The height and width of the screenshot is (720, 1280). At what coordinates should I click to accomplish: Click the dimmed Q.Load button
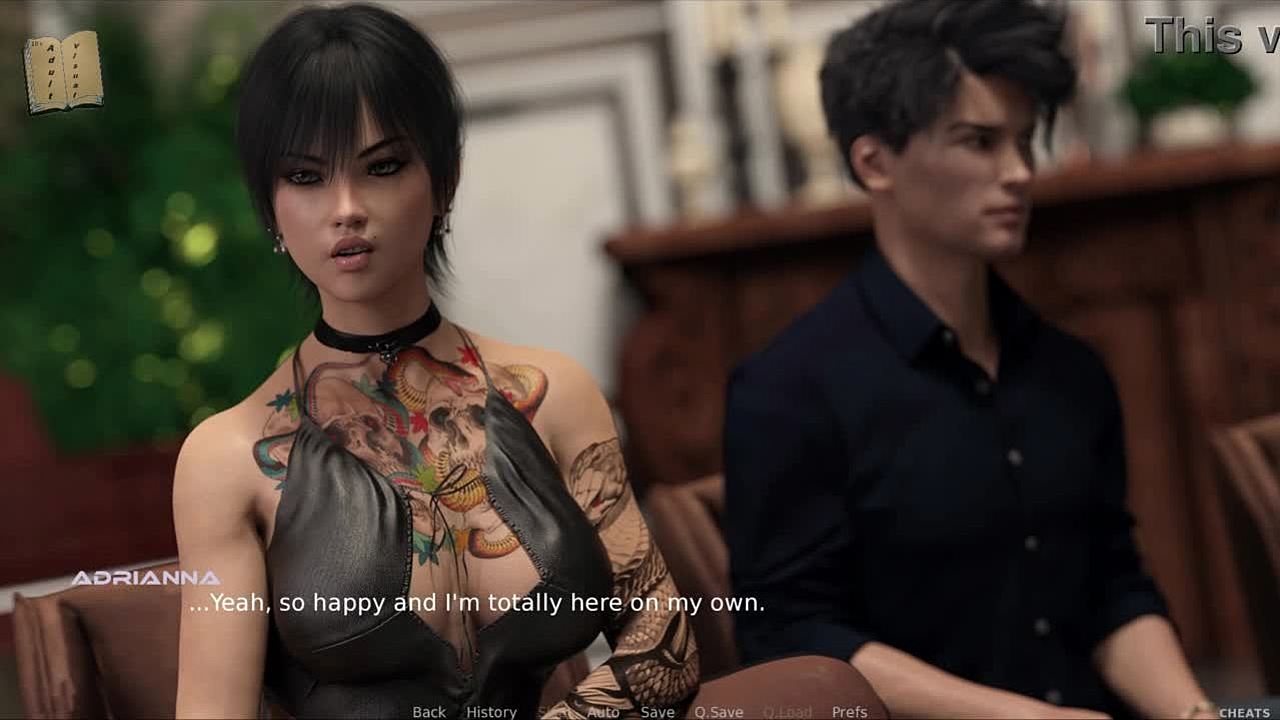click(x=787, y=712)
